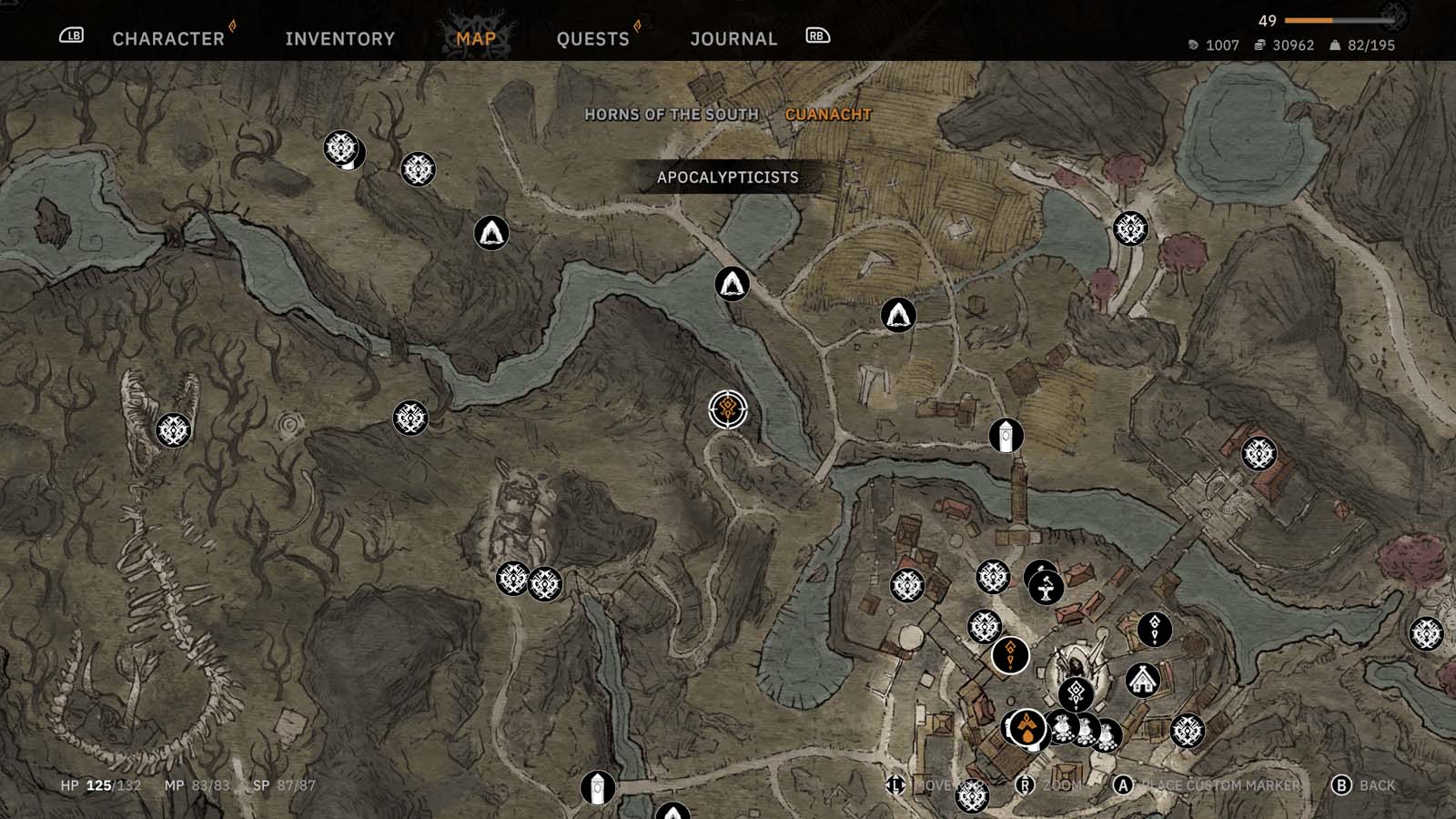Screen dimensions: 1456x819
Task: Switch to the Inventory tab
Action: 339,39
